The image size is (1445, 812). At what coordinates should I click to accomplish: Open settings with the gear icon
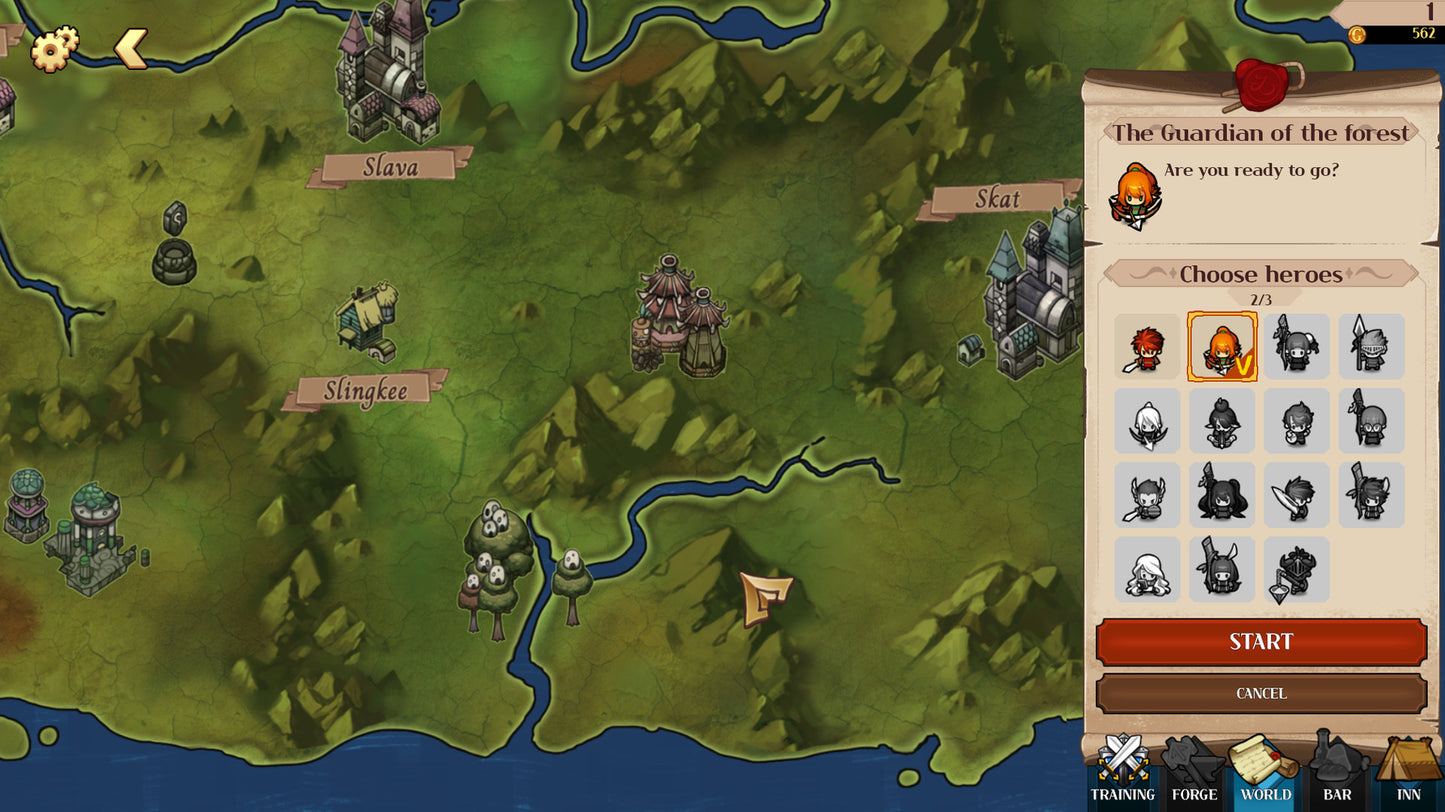tap(54, 48)
